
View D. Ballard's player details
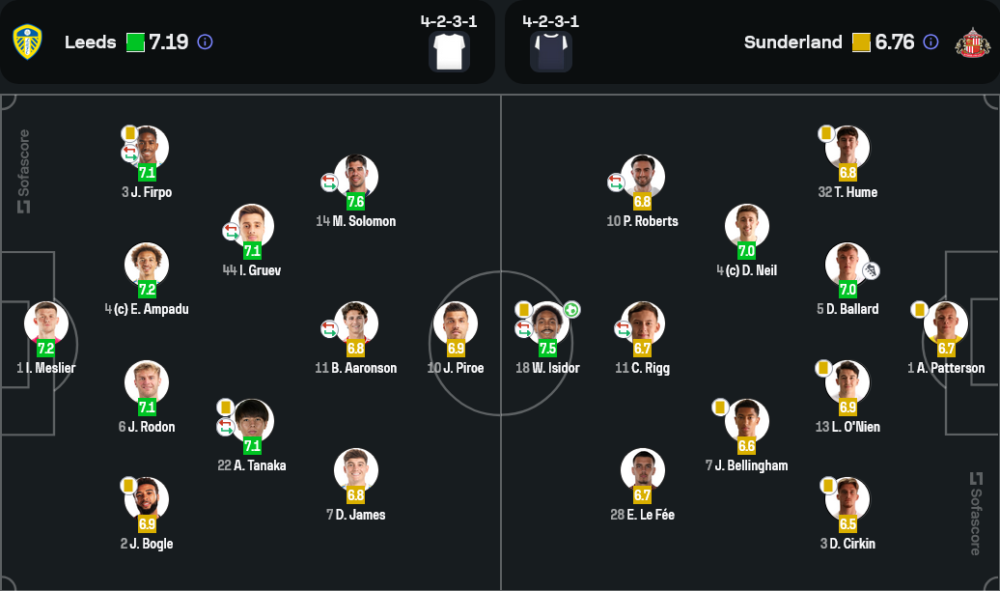847,265
